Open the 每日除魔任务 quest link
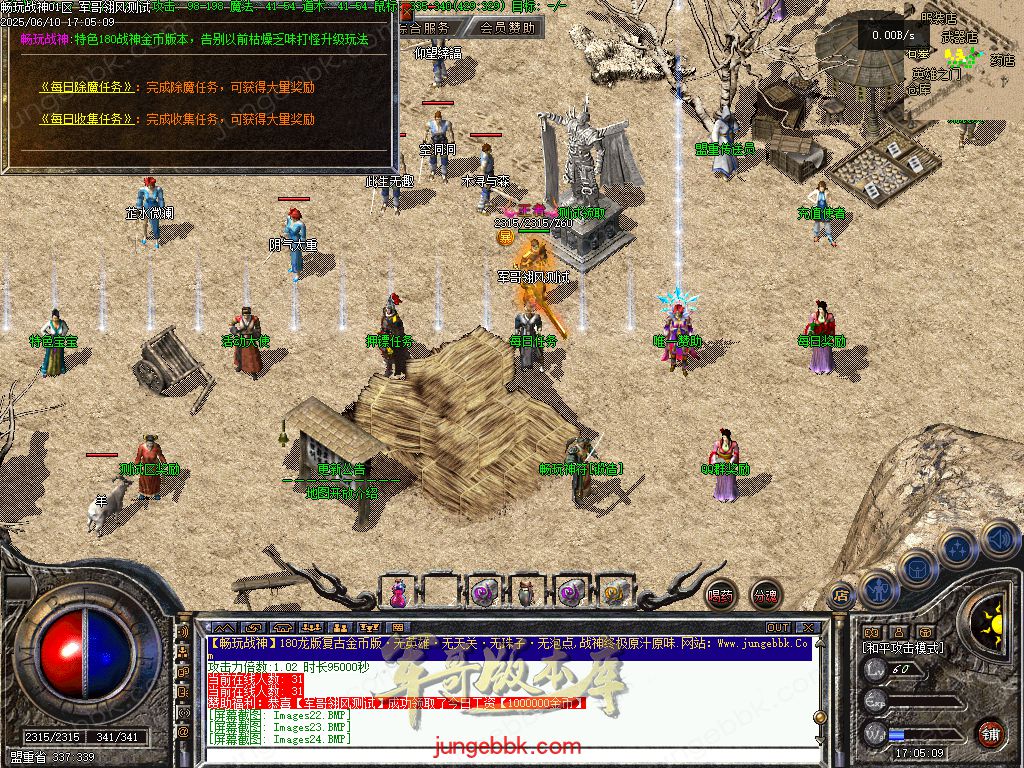 [x=87, y=87]
